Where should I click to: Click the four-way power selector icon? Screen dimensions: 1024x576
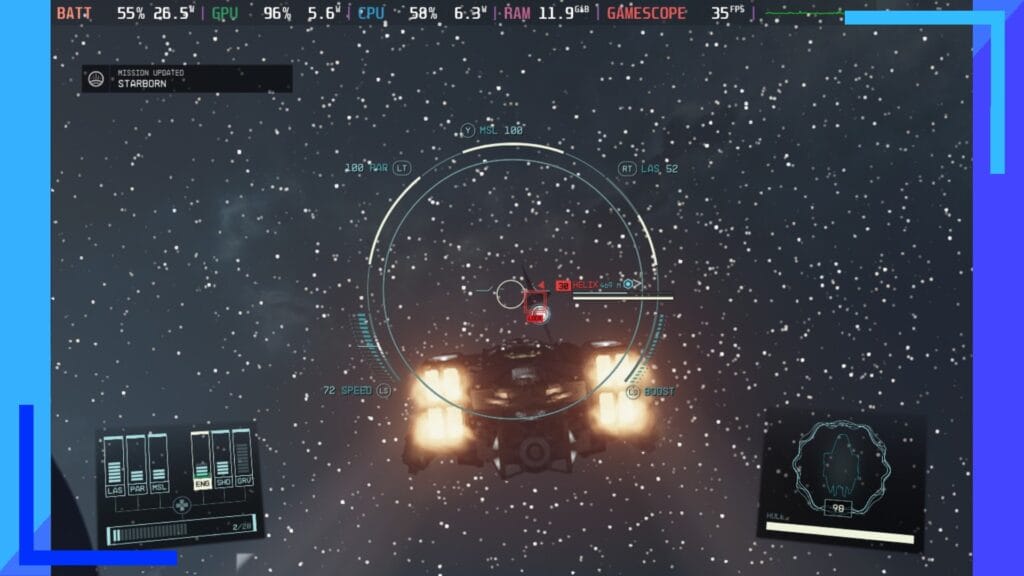point(181,504)
